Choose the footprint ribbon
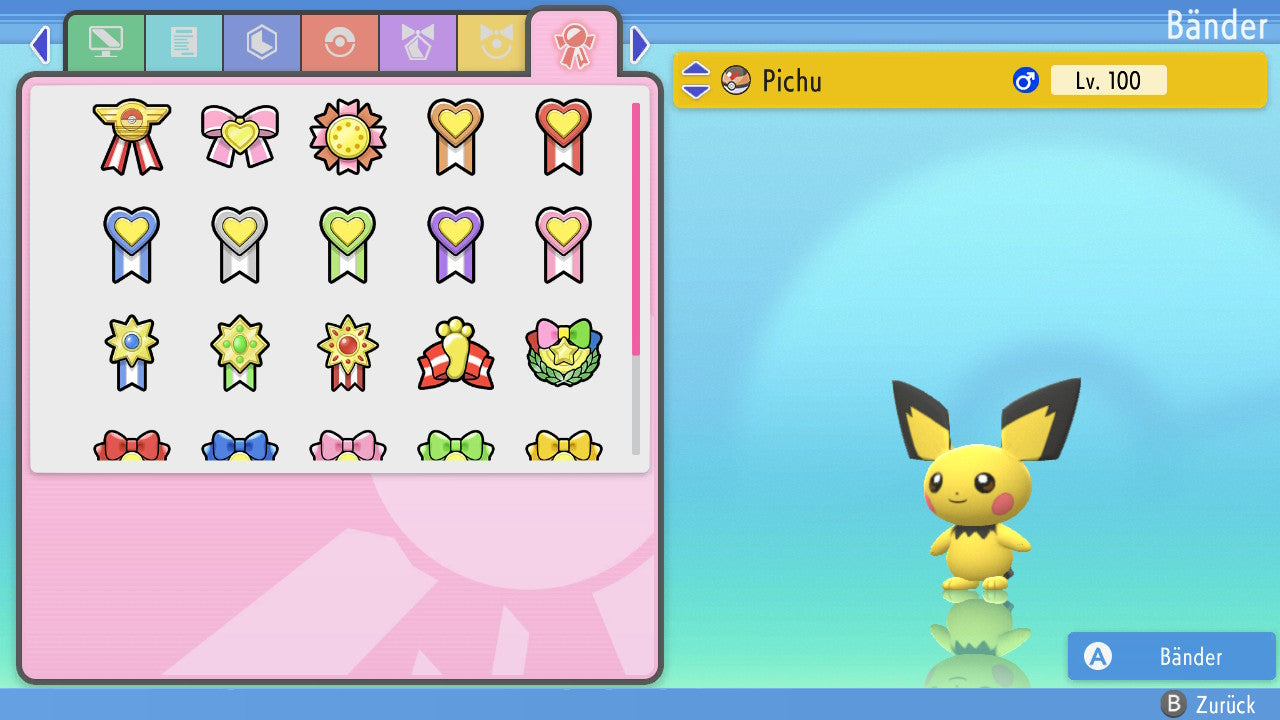This screenshot has height=720, width=1280. (455, 354)
